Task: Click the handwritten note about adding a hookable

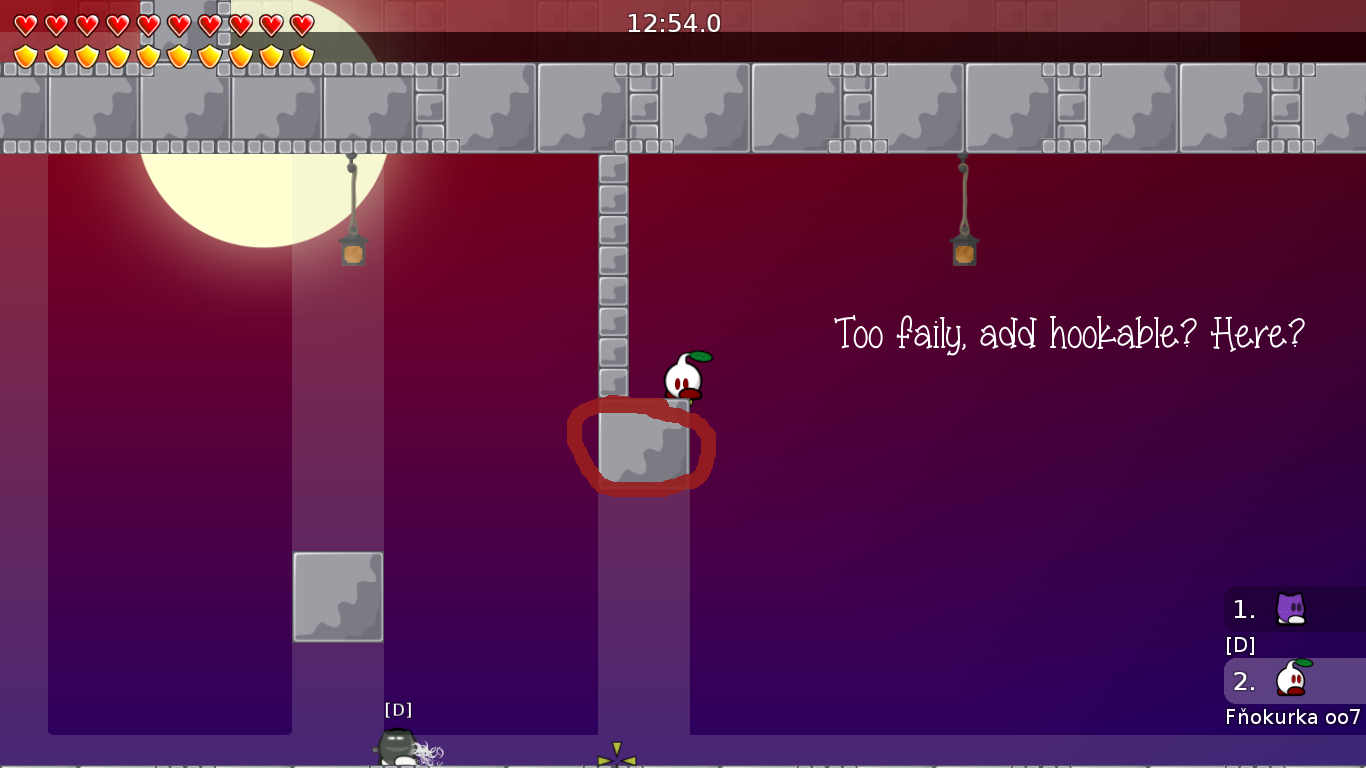Action: point(1070,335)
